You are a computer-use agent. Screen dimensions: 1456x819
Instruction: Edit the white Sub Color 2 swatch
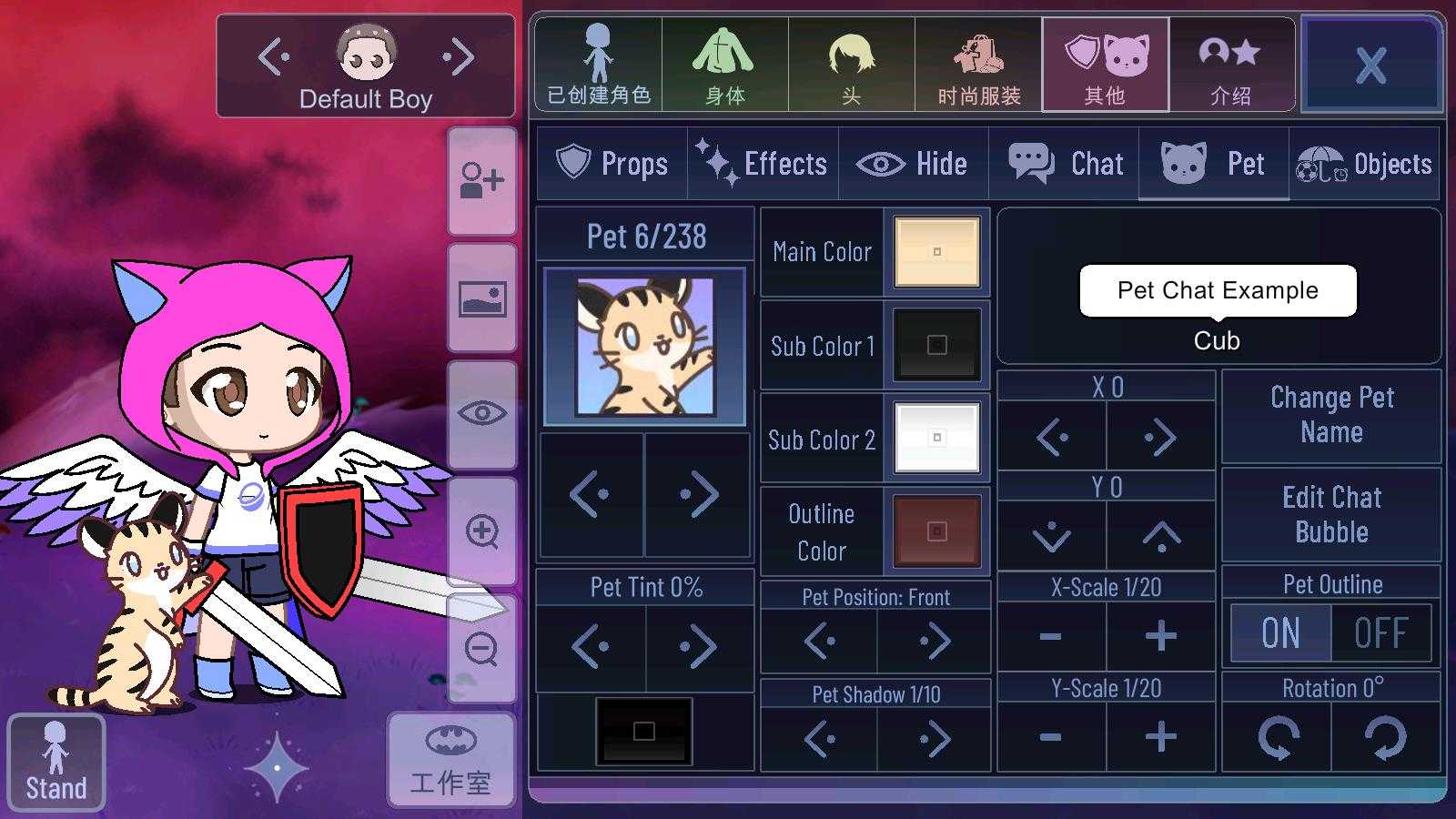click(x=936, y=439)
